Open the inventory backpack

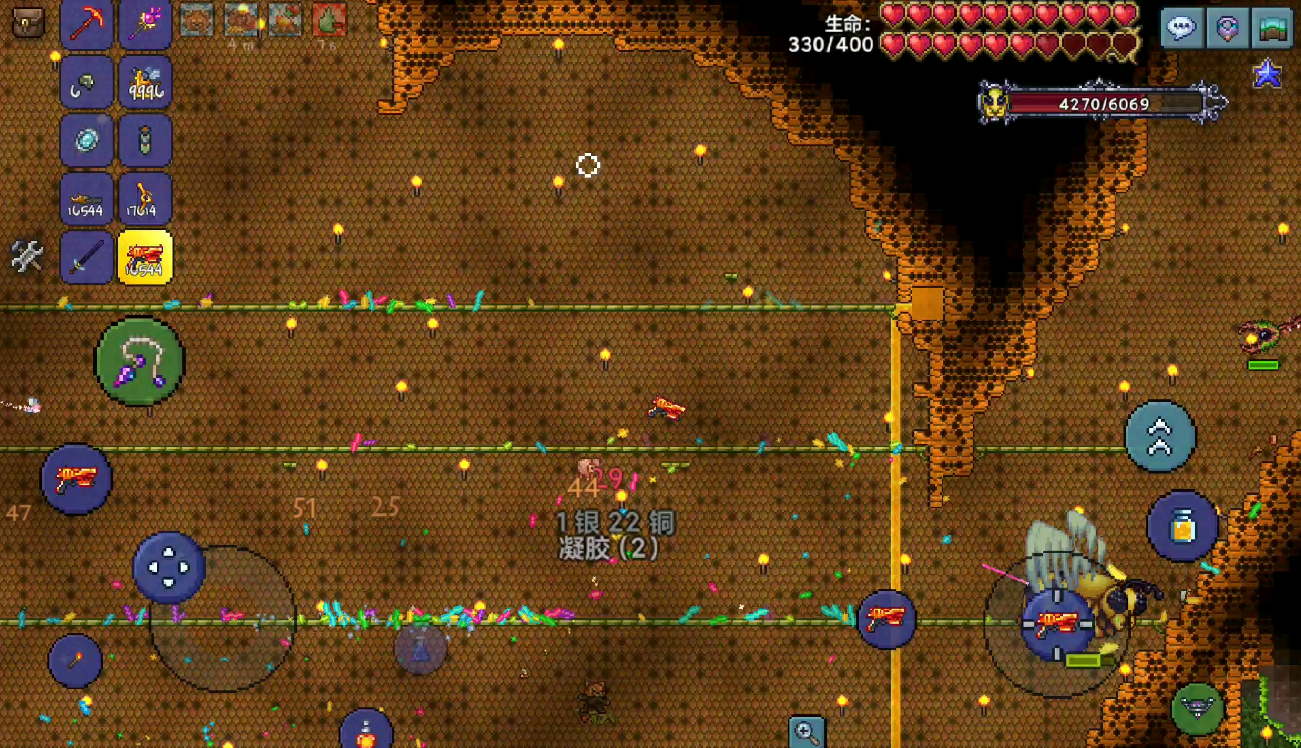click(x=28, y=21)
